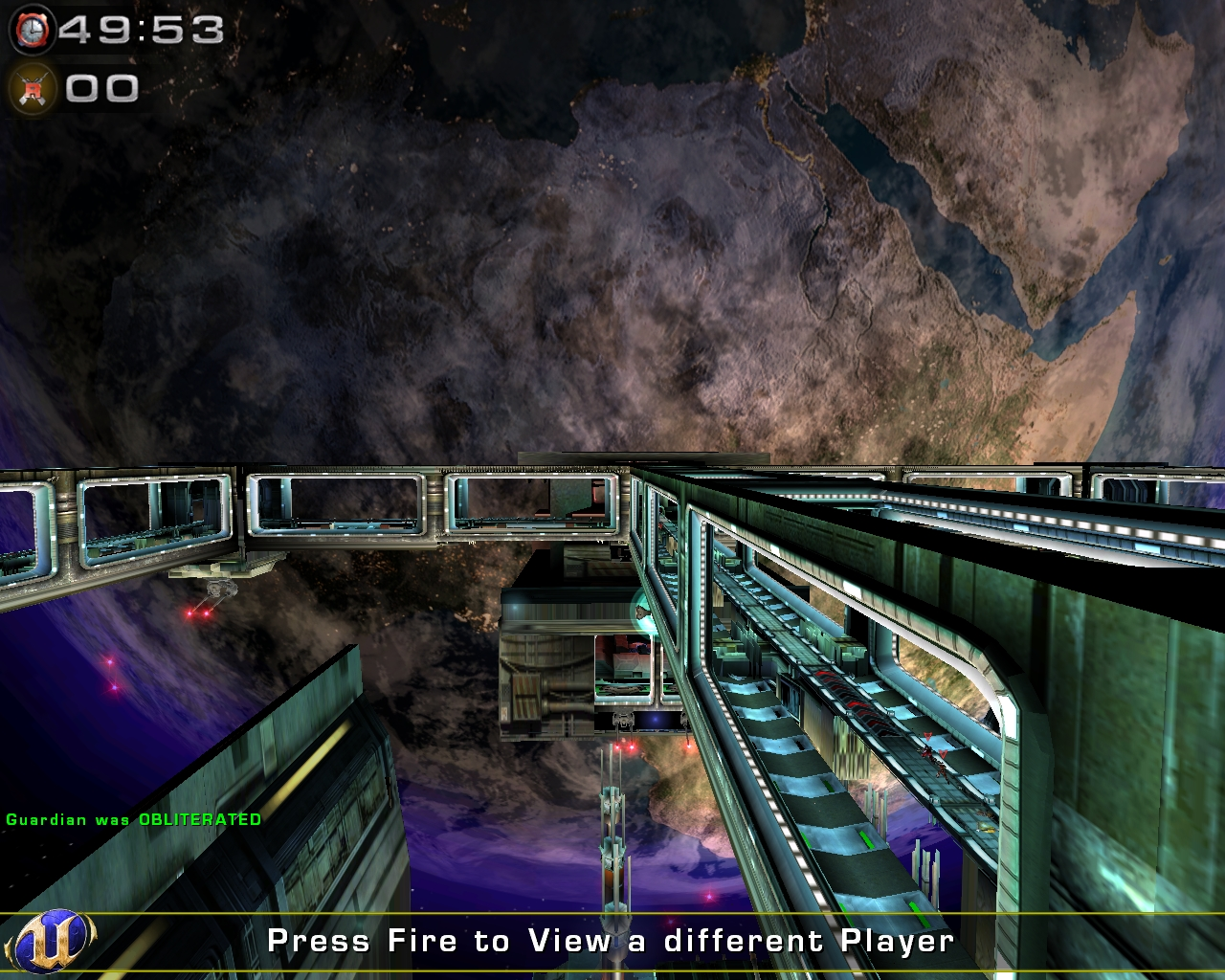
Task: Click the crossed-weapons frag counter icon
Action: 32,89
